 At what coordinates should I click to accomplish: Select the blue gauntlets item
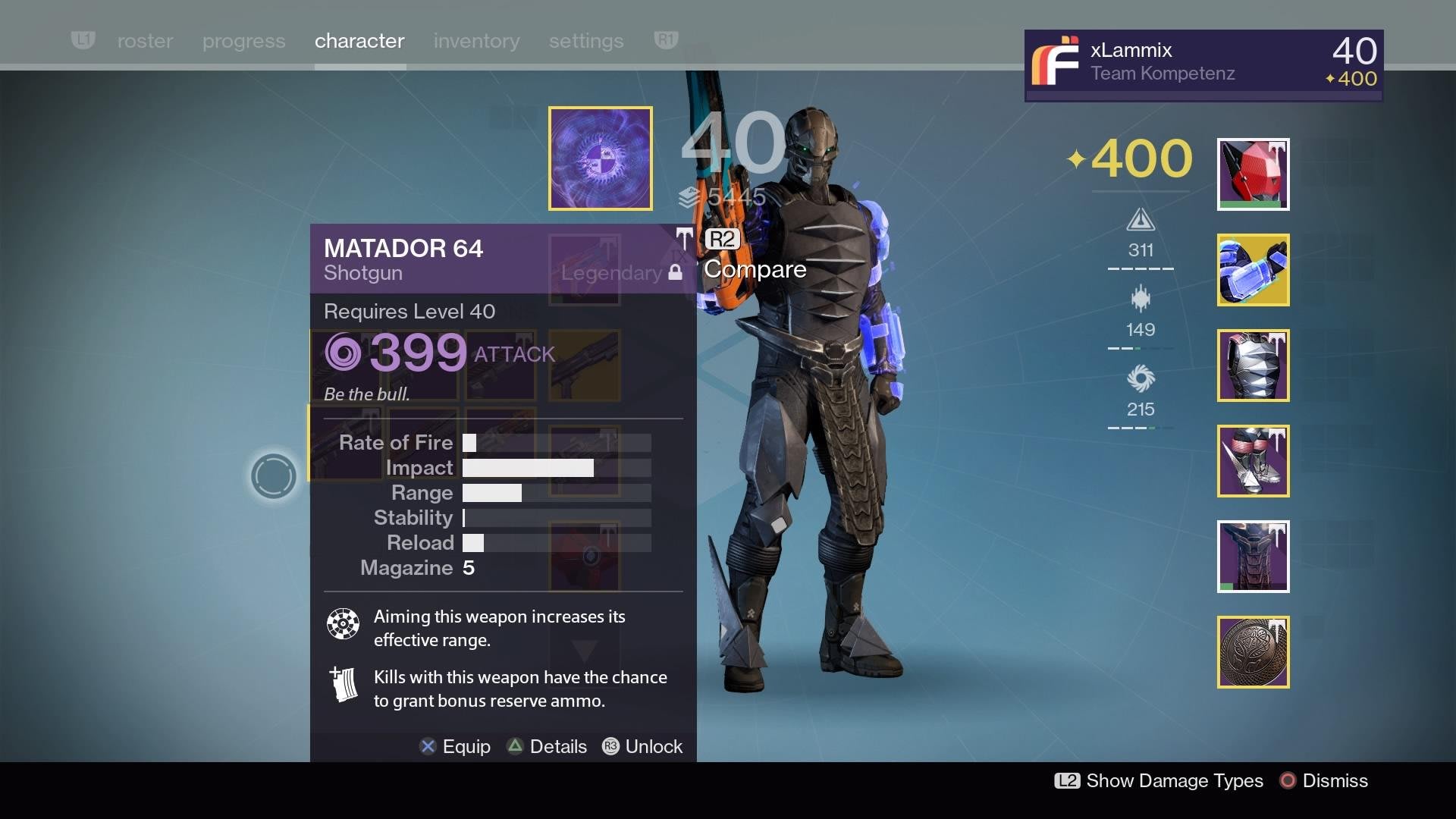coord(1252,271)
